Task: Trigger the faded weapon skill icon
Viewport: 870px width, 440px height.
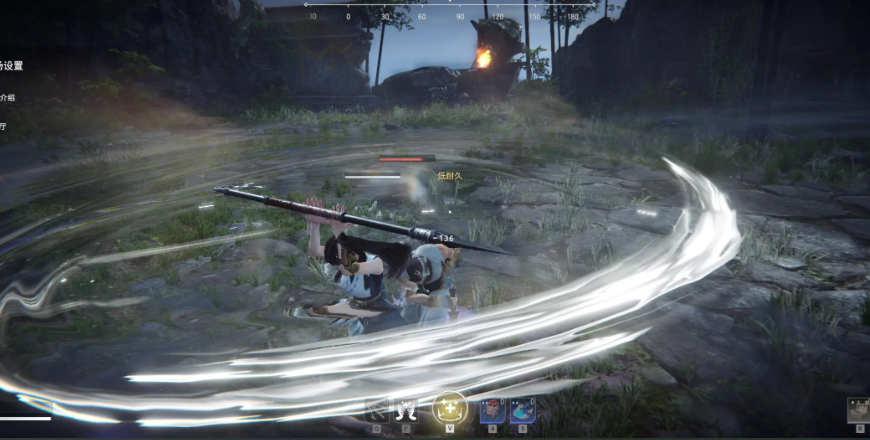Action: point(377,409)
